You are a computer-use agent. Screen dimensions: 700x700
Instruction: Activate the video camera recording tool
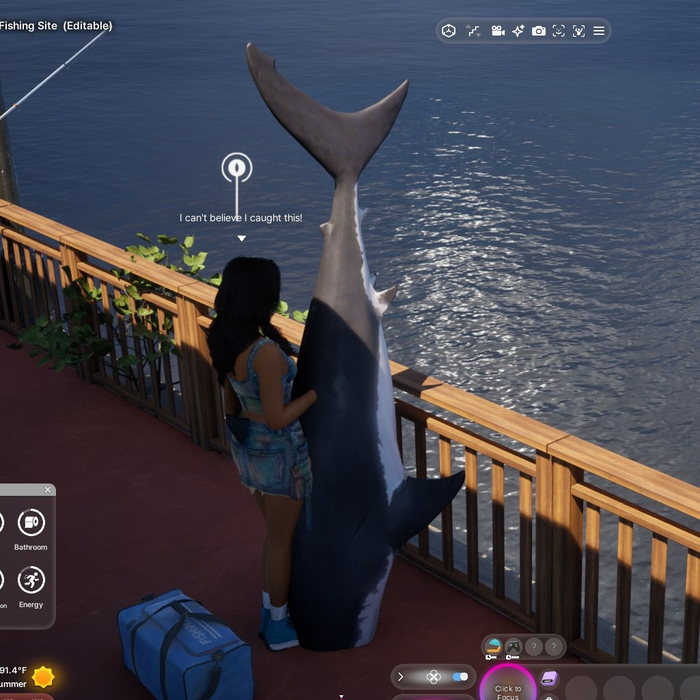pyautogui.click(x=498, y=31)
